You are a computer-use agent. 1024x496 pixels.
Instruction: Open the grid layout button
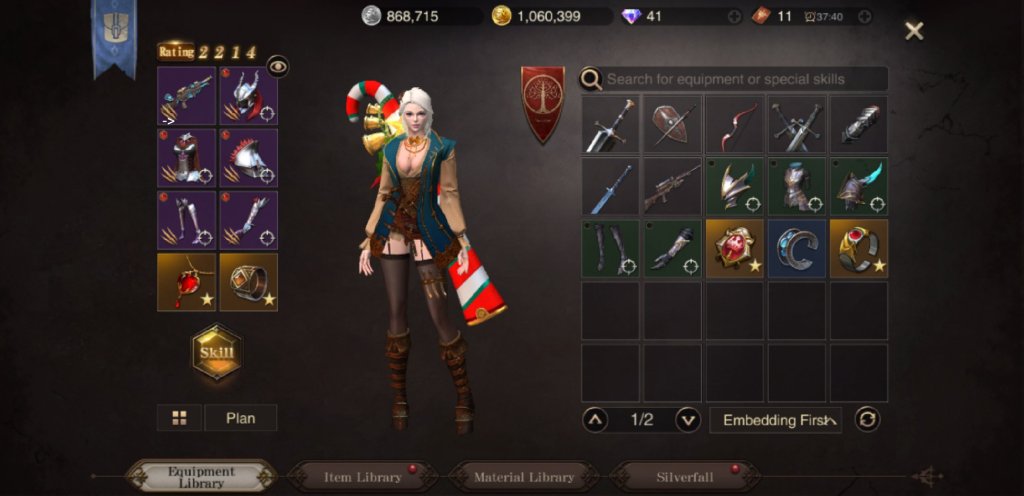(x=180, y=418)
